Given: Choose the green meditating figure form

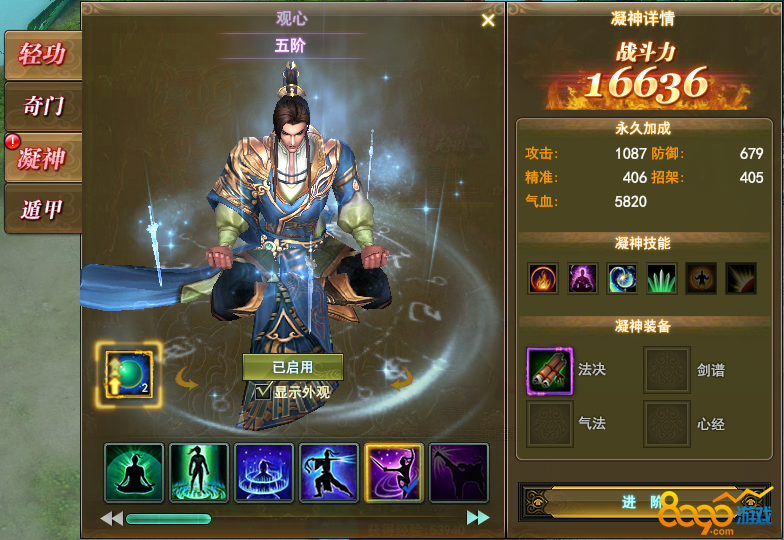Looking at the screenshot, I should pos(133,472).
